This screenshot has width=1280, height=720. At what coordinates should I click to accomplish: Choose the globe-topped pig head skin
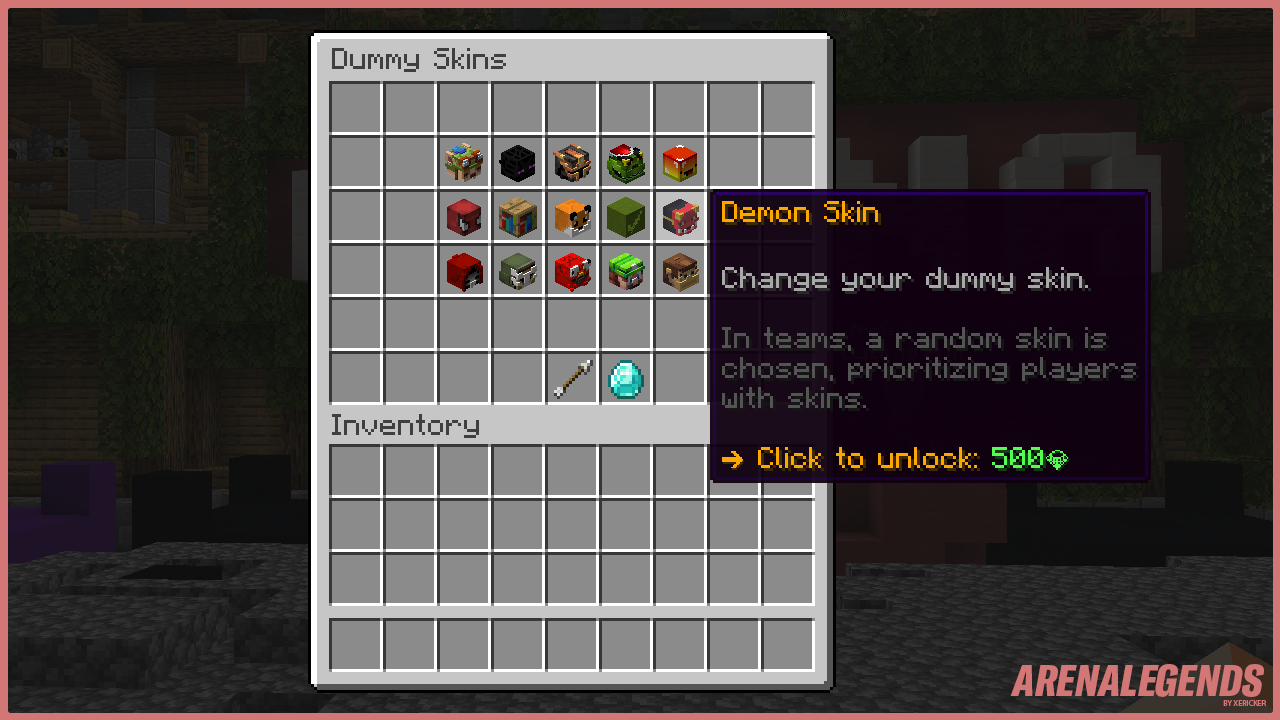point(464,162)
